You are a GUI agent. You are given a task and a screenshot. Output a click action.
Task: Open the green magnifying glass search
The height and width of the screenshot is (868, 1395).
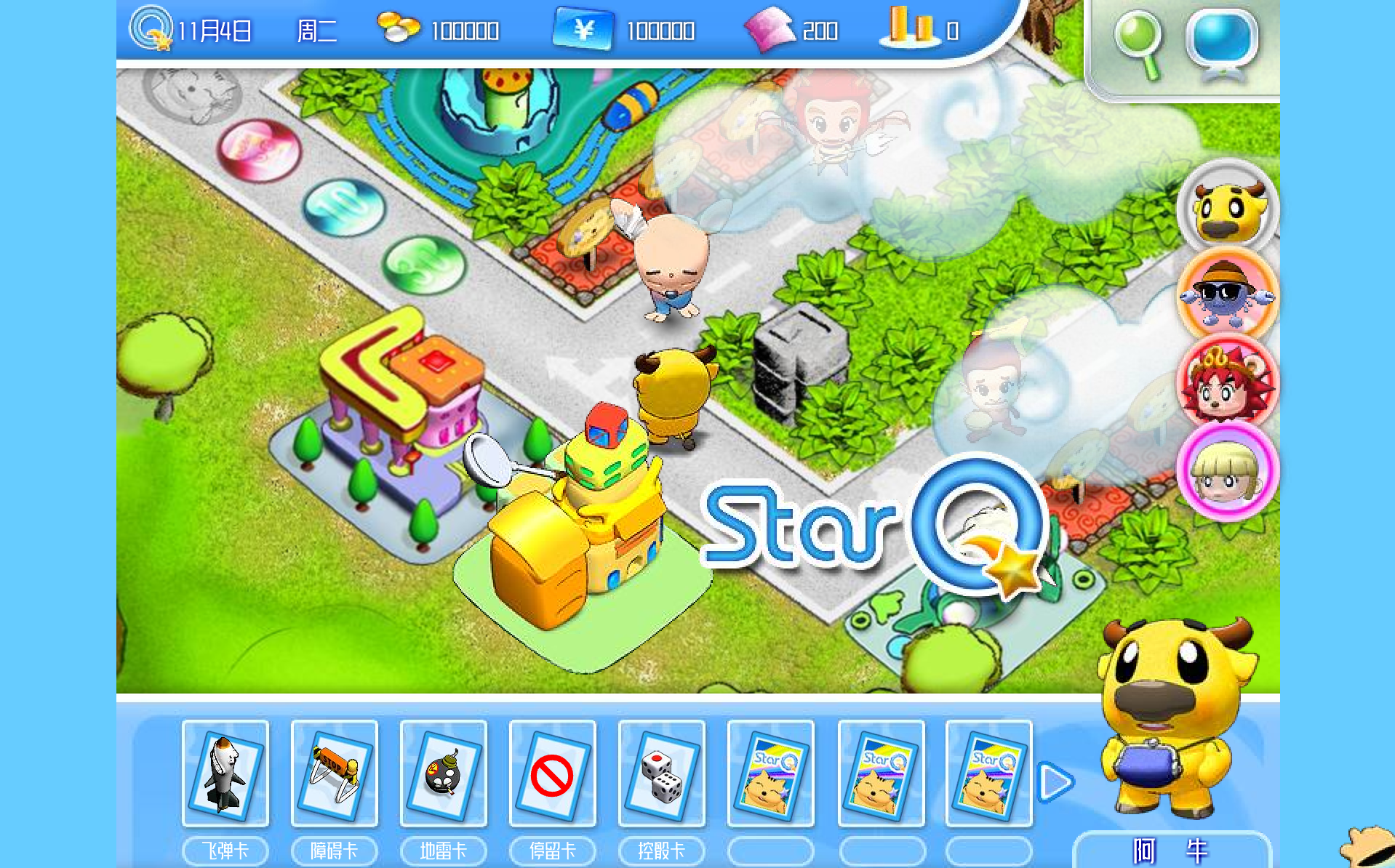(1139, 42)
